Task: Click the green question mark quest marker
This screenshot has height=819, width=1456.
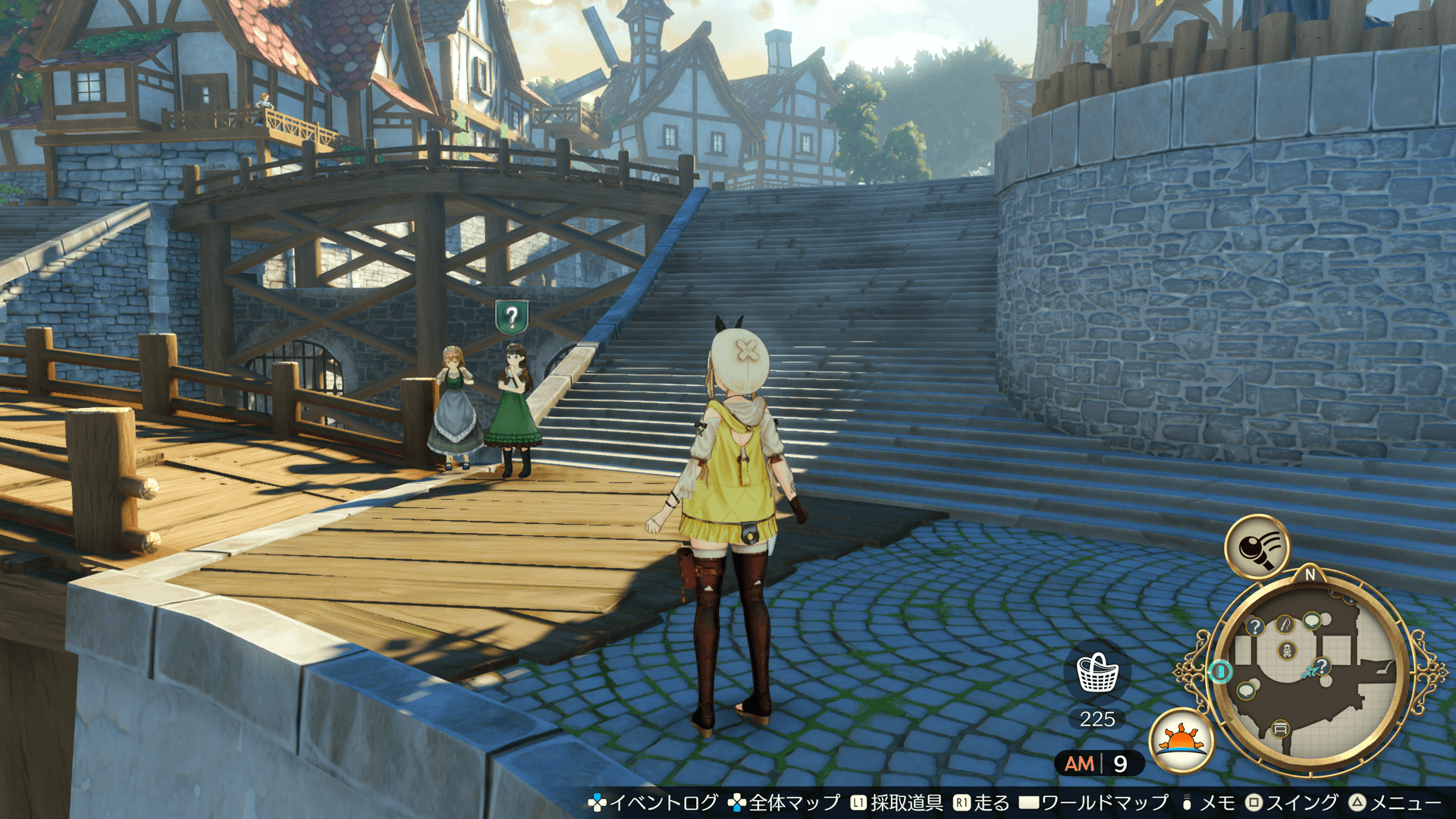Action: (x=512, y=316)
